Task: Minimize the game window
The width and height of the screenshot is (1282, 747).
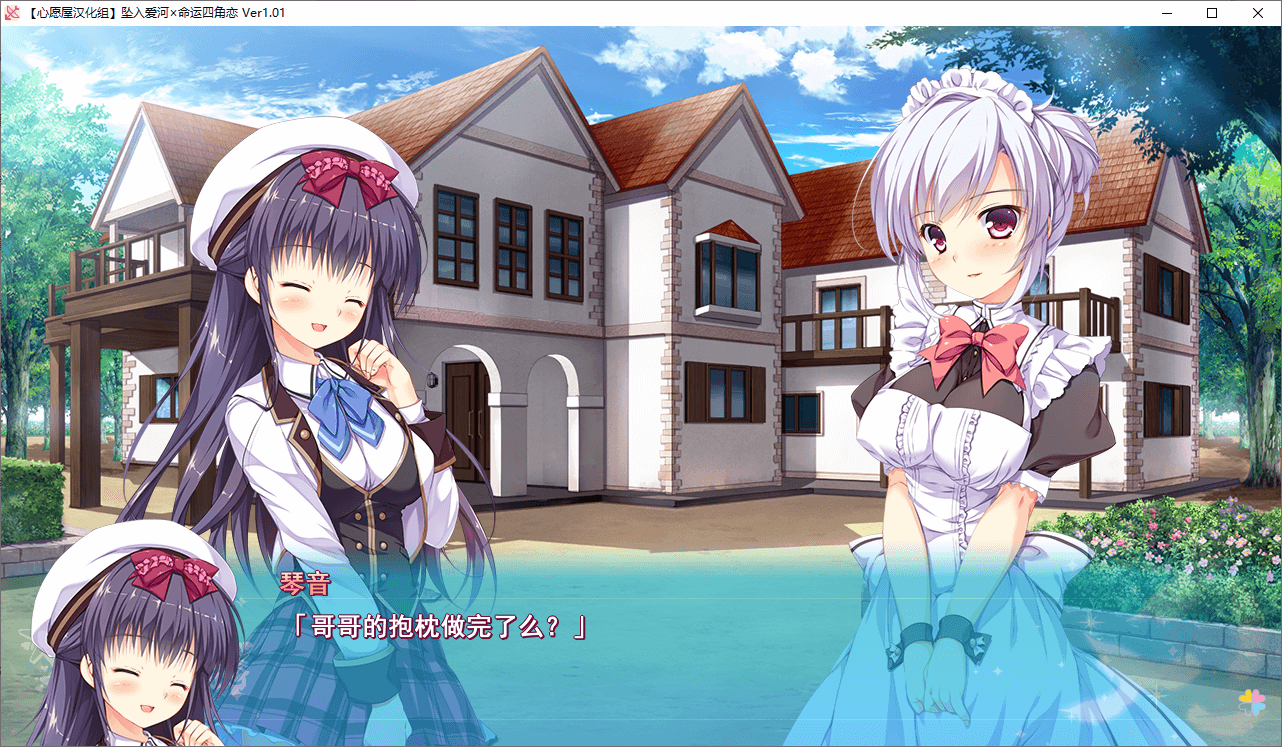Action: 1166,13
